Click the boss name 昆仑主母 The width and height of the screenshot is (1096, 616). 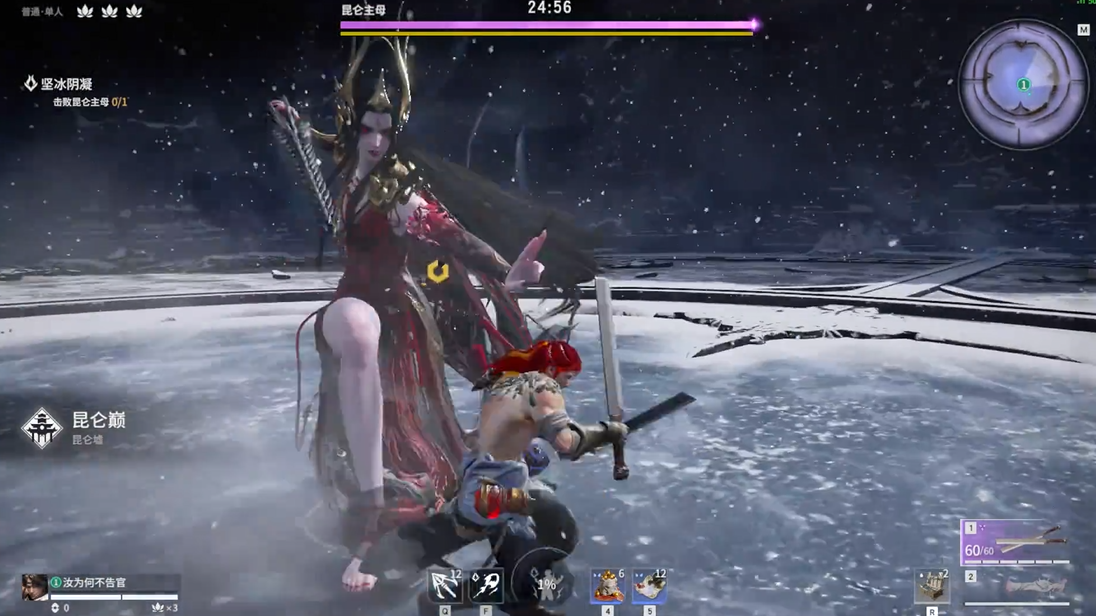coord(363,10)
